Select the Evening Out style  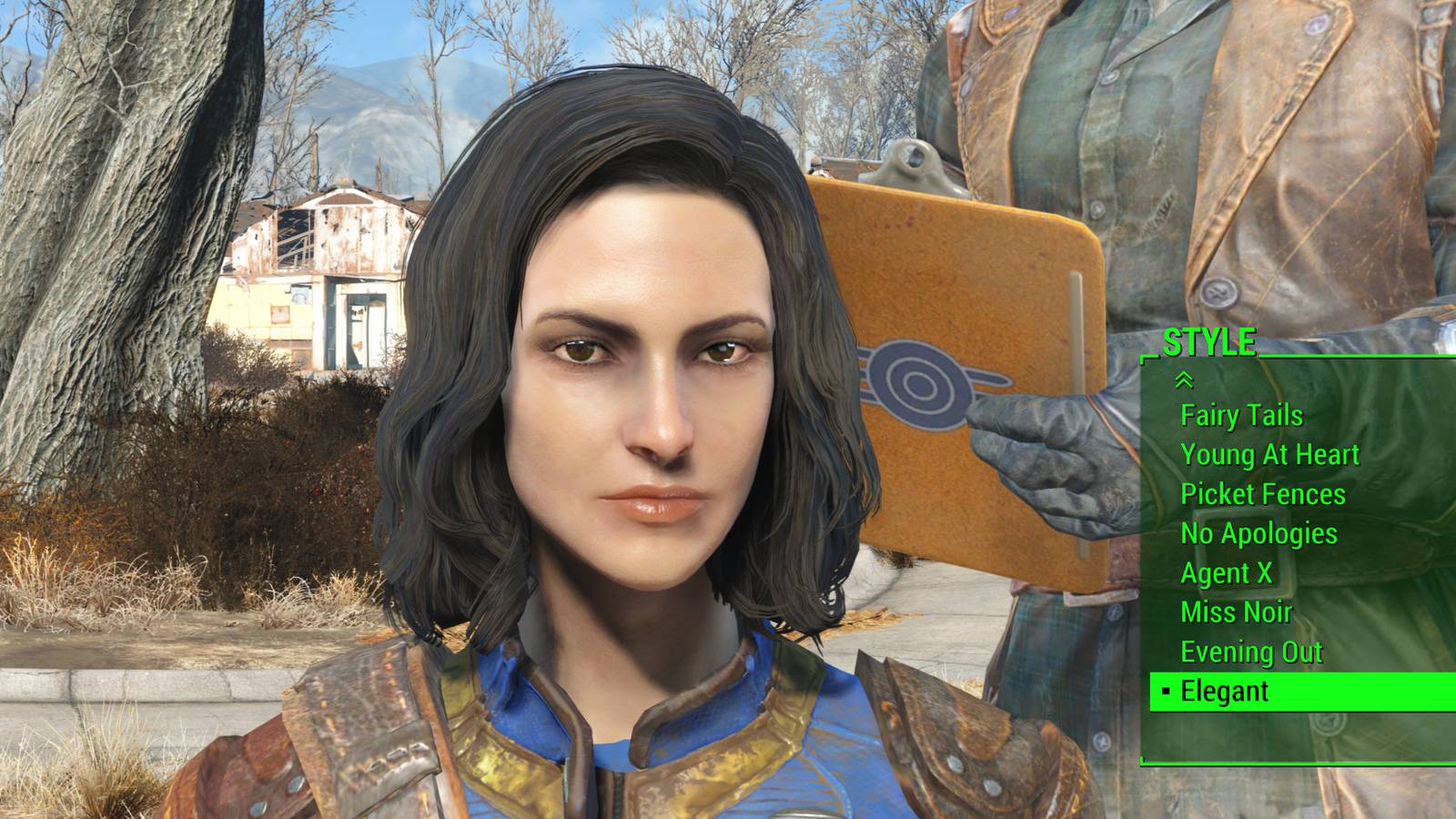coord(1251,652)
